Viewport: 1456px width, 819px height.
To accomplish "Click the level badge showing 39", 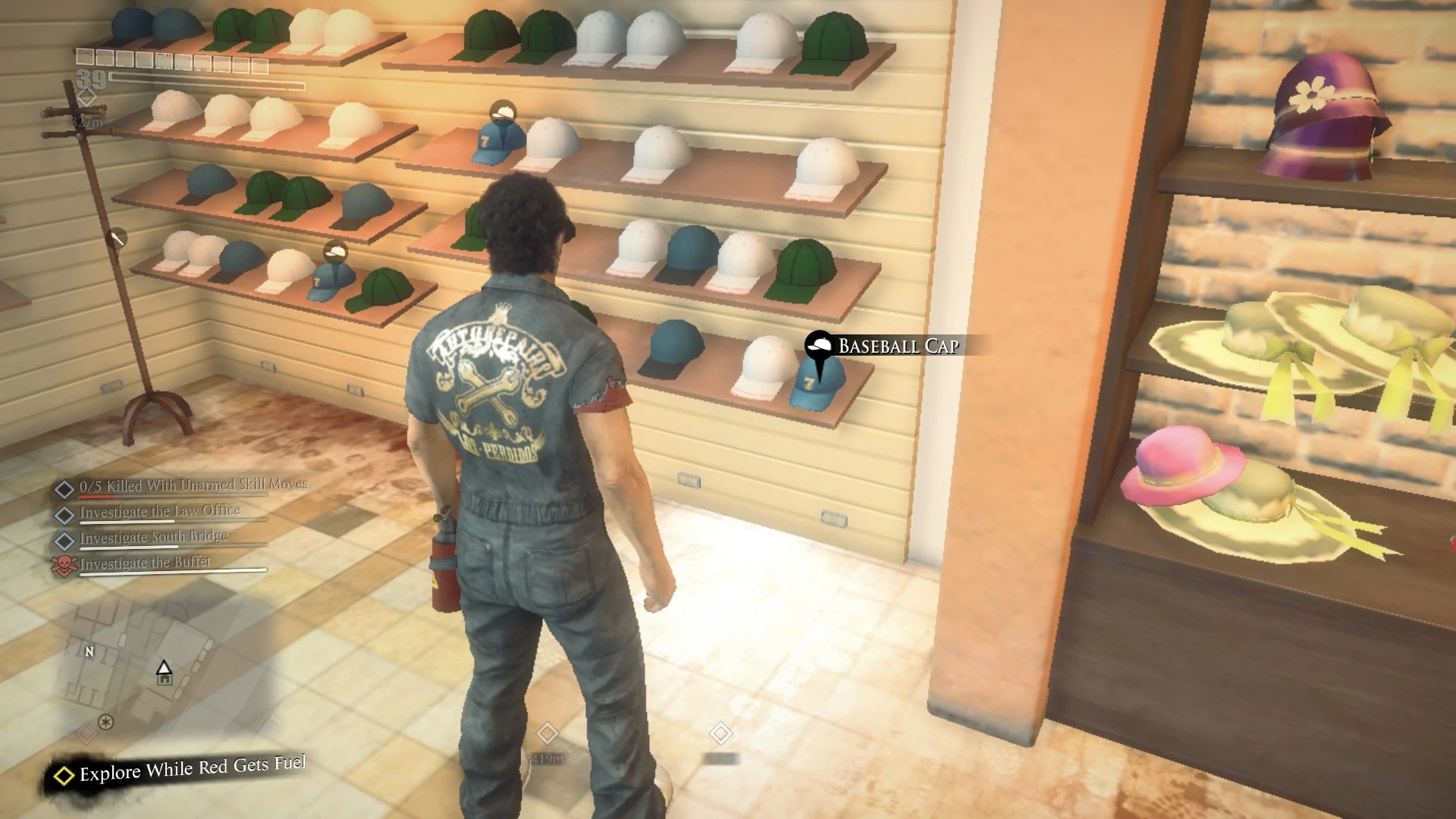I will 88,77.
